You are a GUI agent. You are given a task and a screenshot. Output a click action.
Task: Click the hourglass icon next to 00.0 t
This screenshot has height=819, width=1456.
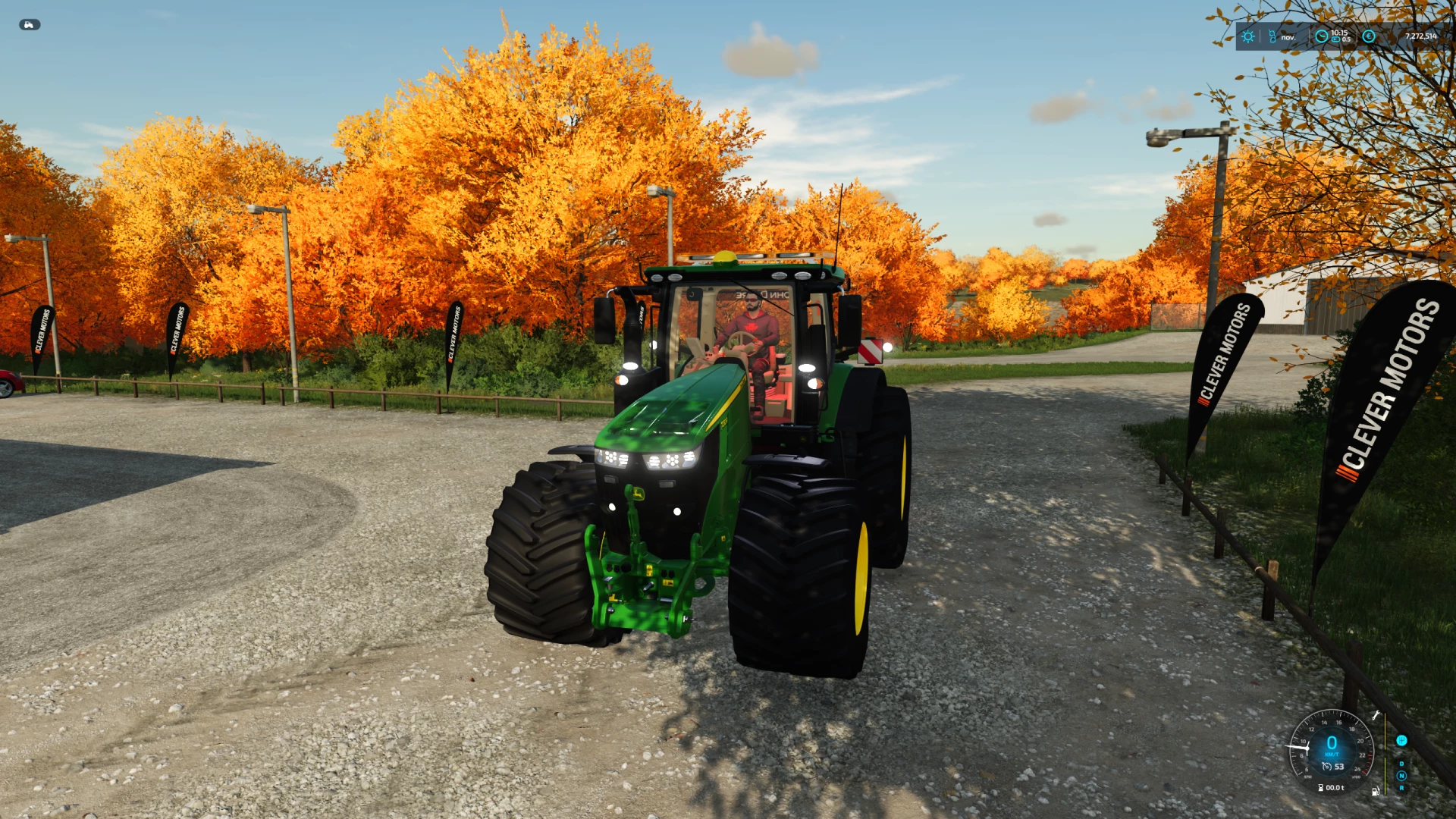[x=1320, y=788]
